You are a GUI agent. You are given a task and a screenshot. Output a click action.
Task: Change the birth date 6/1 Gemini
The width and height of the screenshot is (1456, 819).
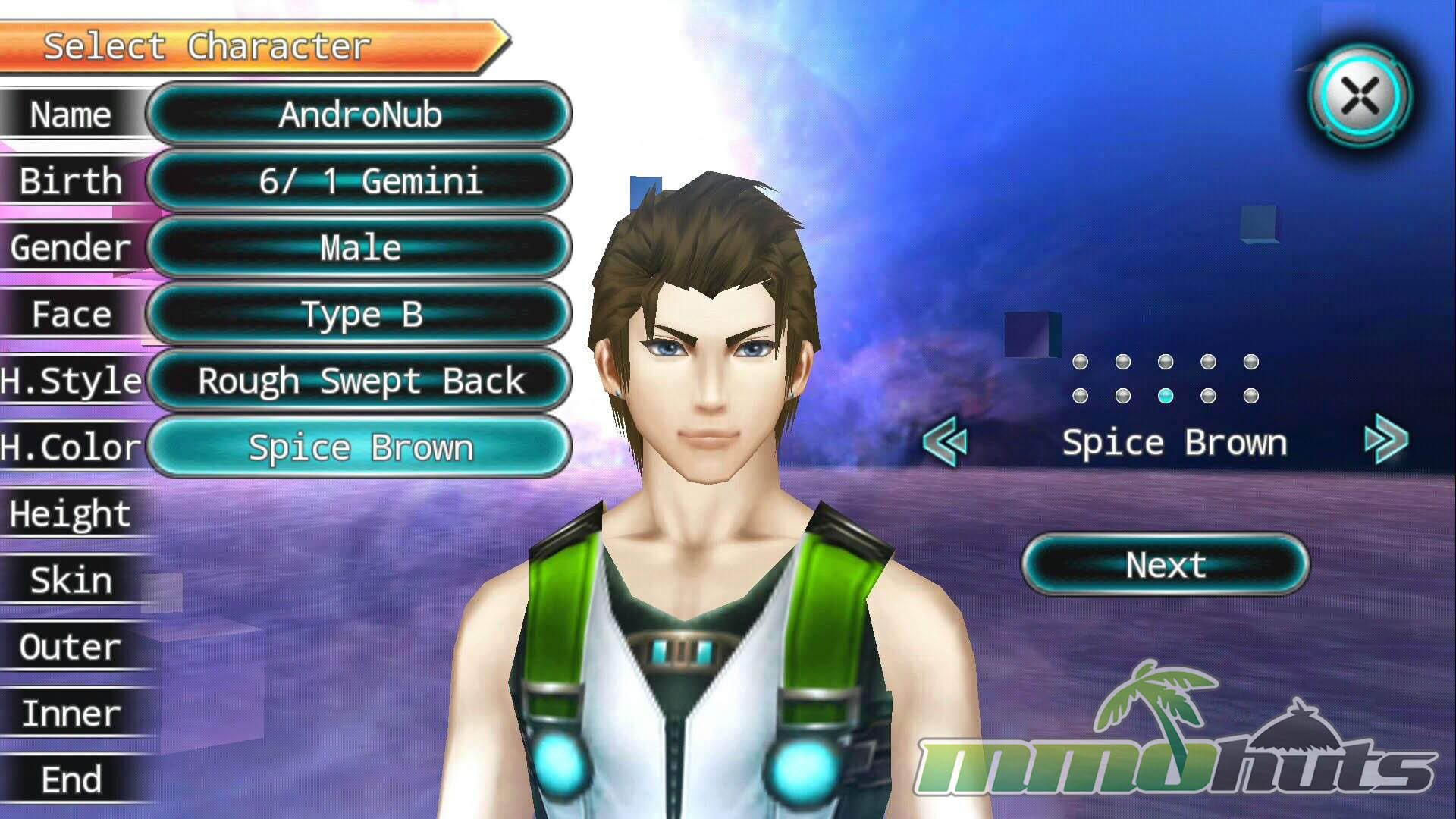(359, 181)
